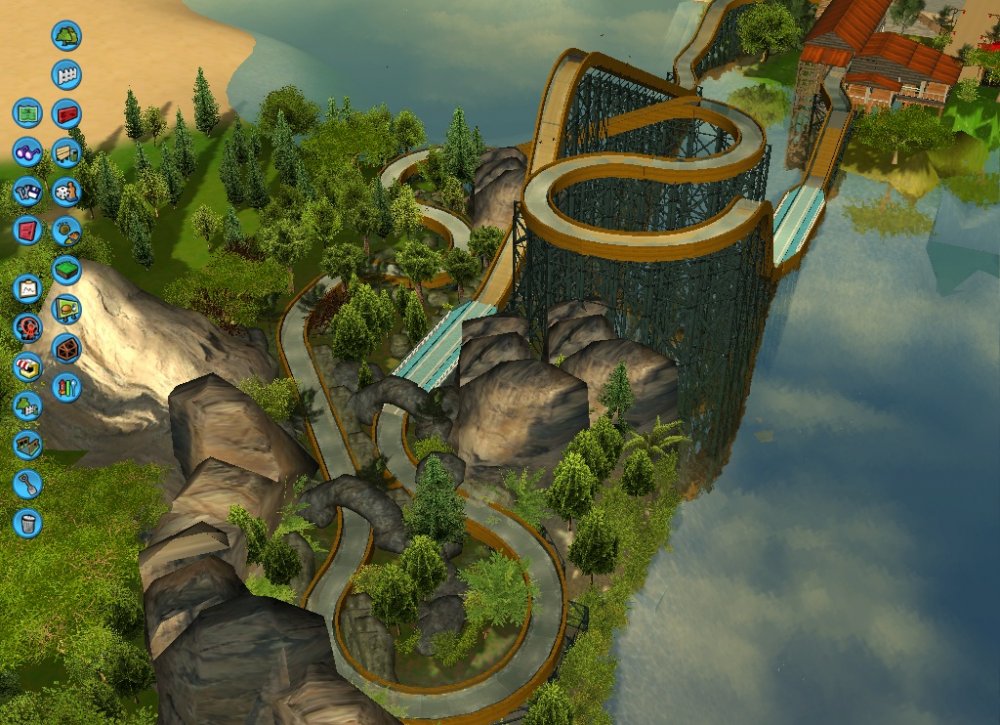Open the trees and foliage scenery icon
1000x725 pixels.
click(66, 35)
